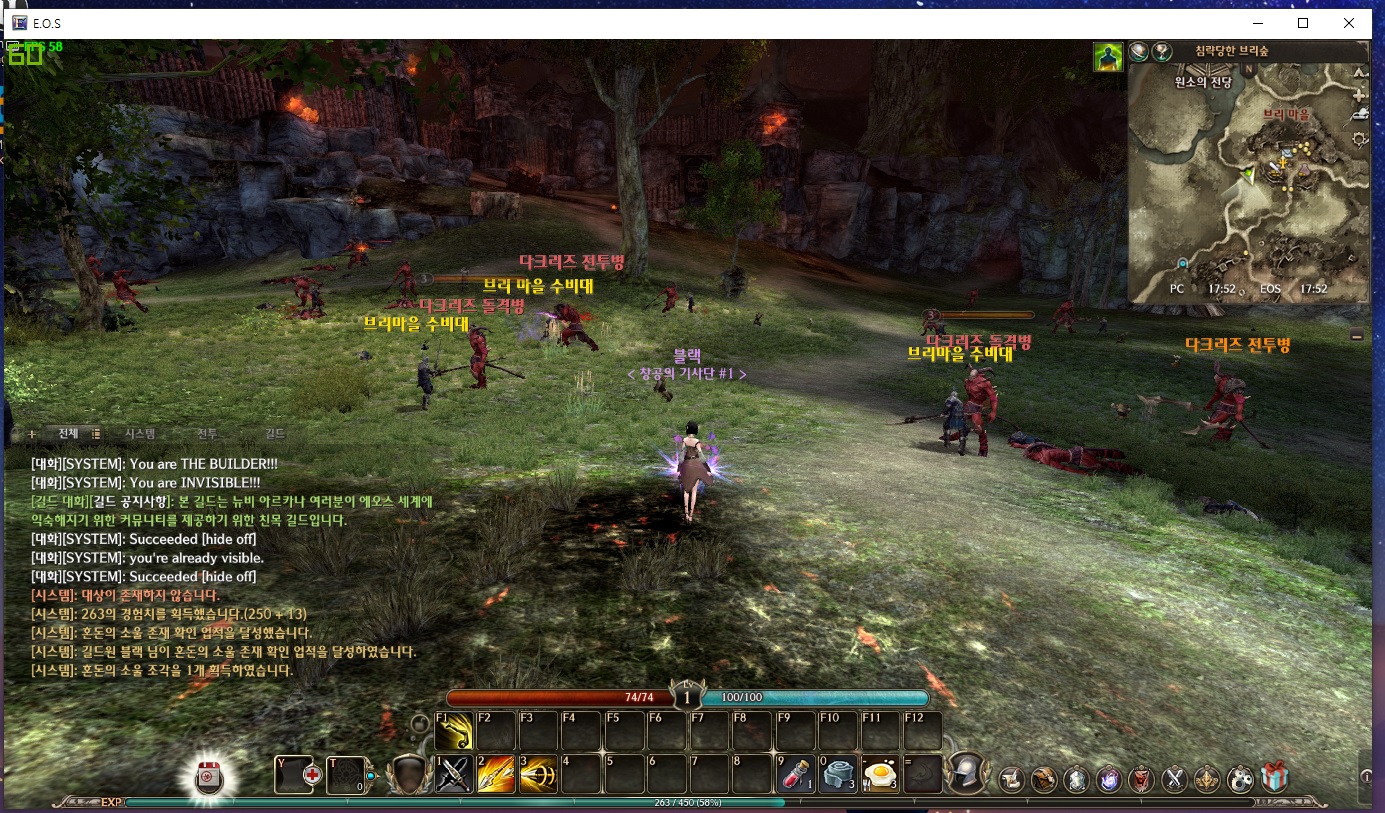Eat the fried egg food item

[879, 773]
